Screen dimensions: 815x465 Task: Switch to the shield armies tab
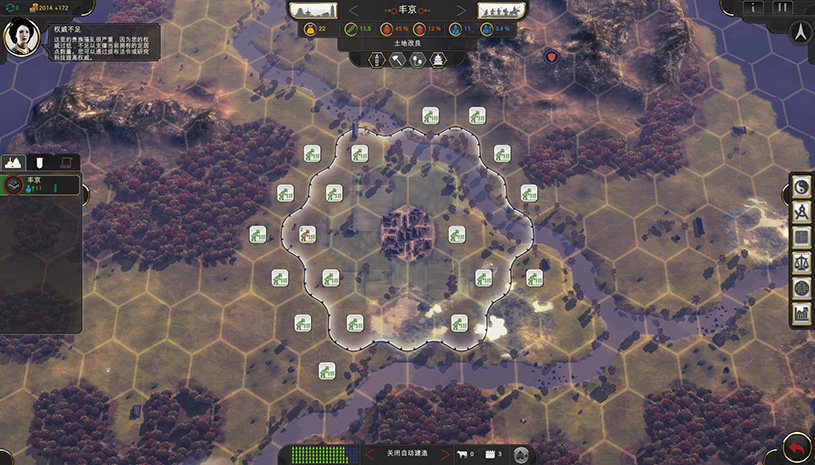(x=40, y=161)
